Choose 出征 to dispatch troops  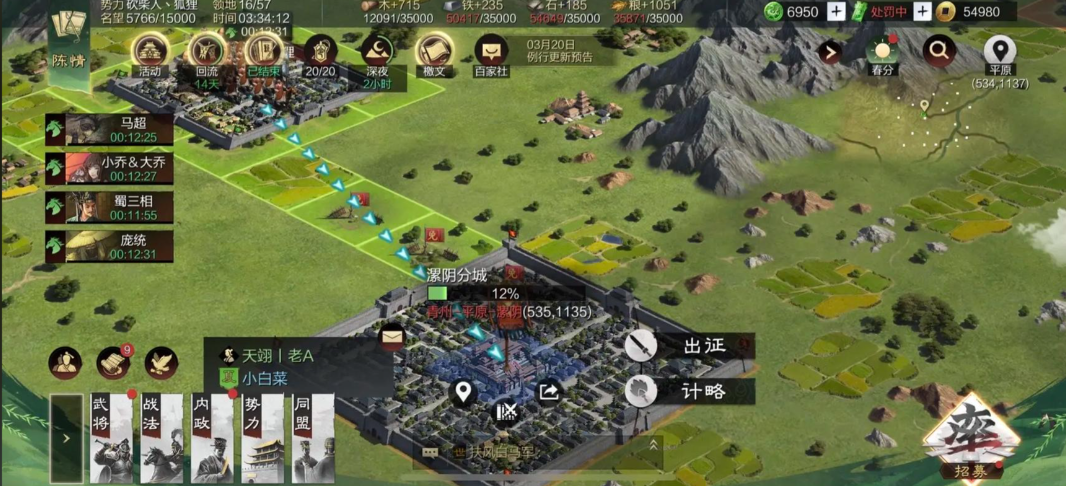(x=690, y=346)
